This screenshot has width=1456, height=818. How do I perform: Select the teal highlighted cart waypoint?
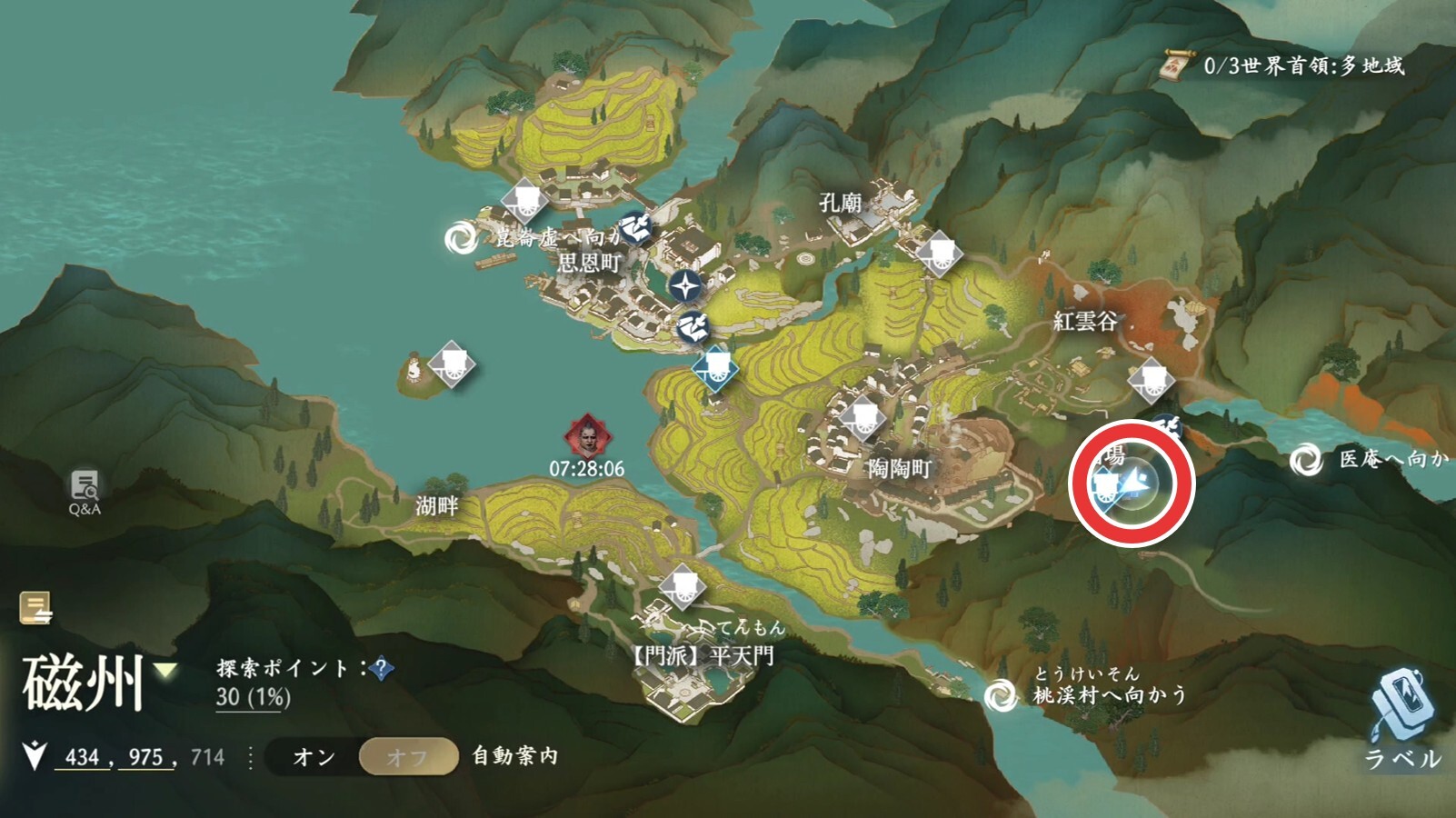click(x=715, y=367)
